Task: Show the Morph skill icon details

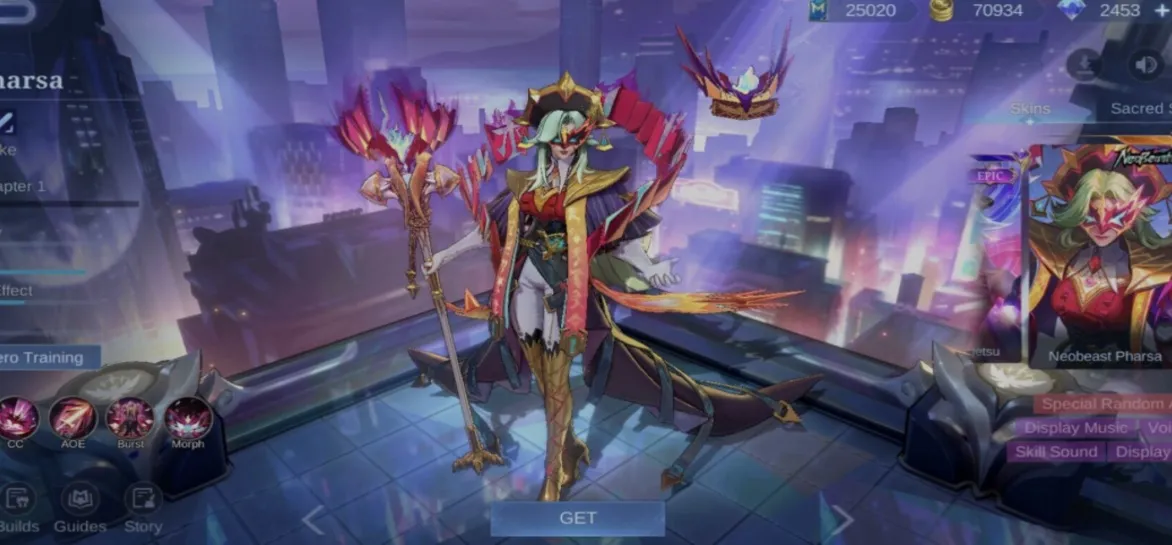Action: pos(187,419)
